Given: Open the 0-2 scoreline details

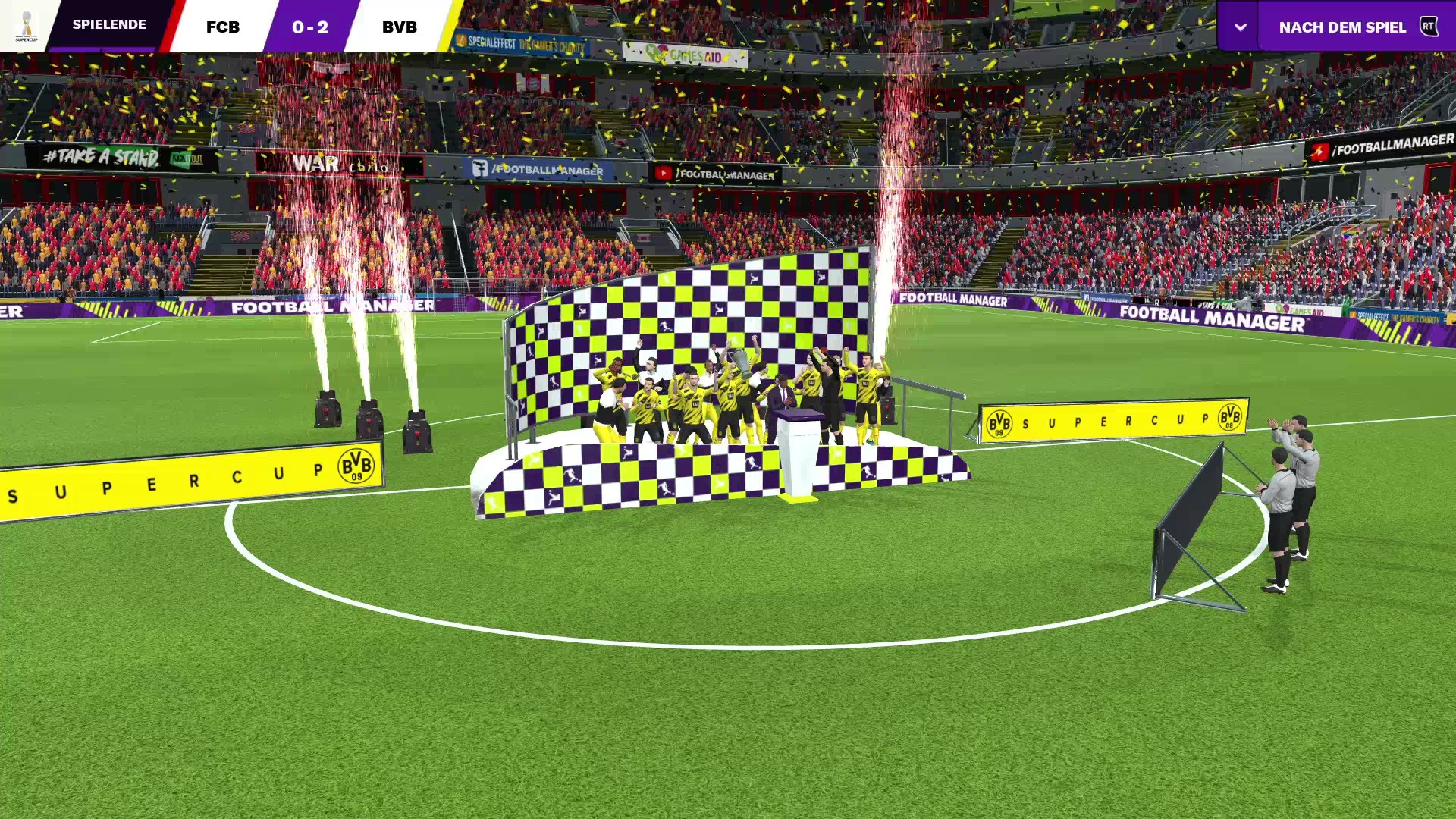Looking at the screenshot, I should 312,27.
